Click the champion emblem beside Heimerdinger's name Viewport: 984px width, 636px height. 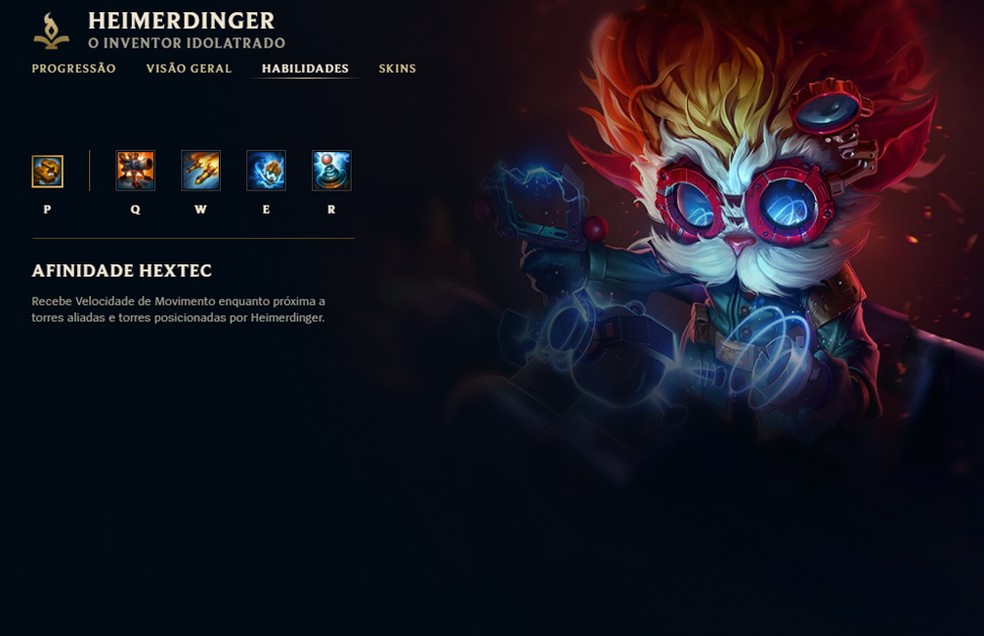(x=51, y=31)
